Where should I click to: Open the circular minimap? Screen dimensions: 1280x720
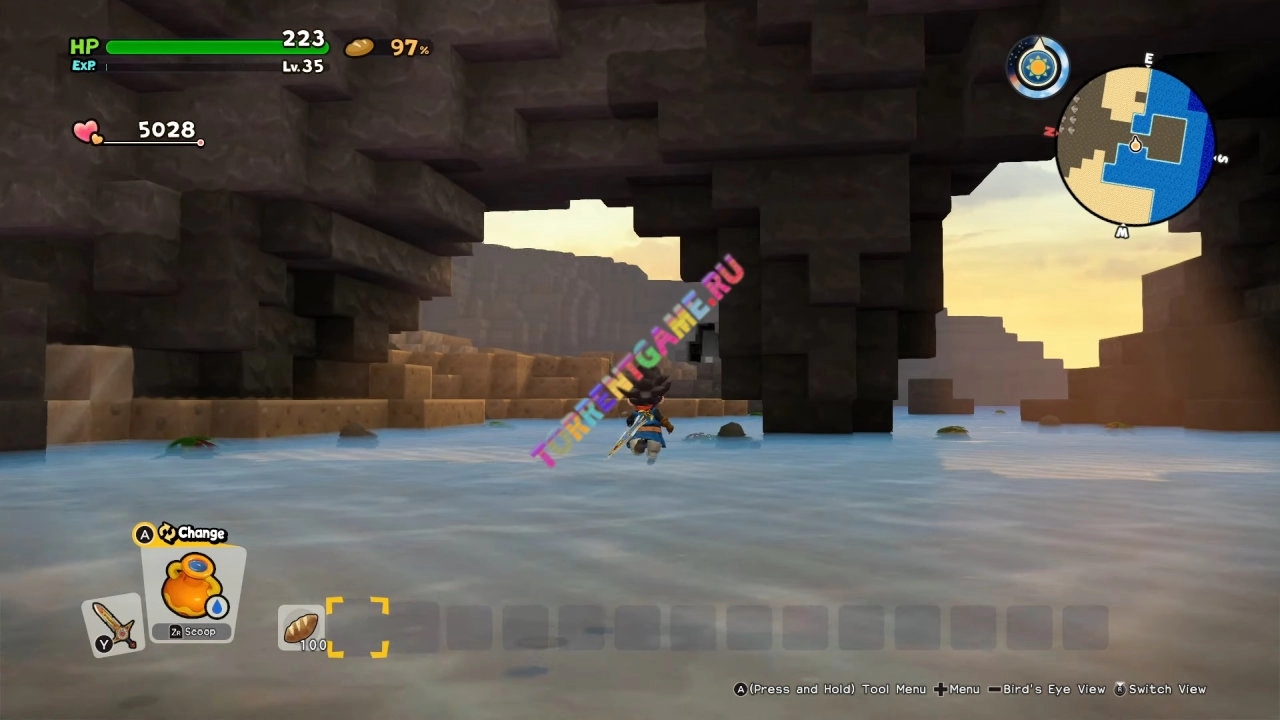point(1135,146)
